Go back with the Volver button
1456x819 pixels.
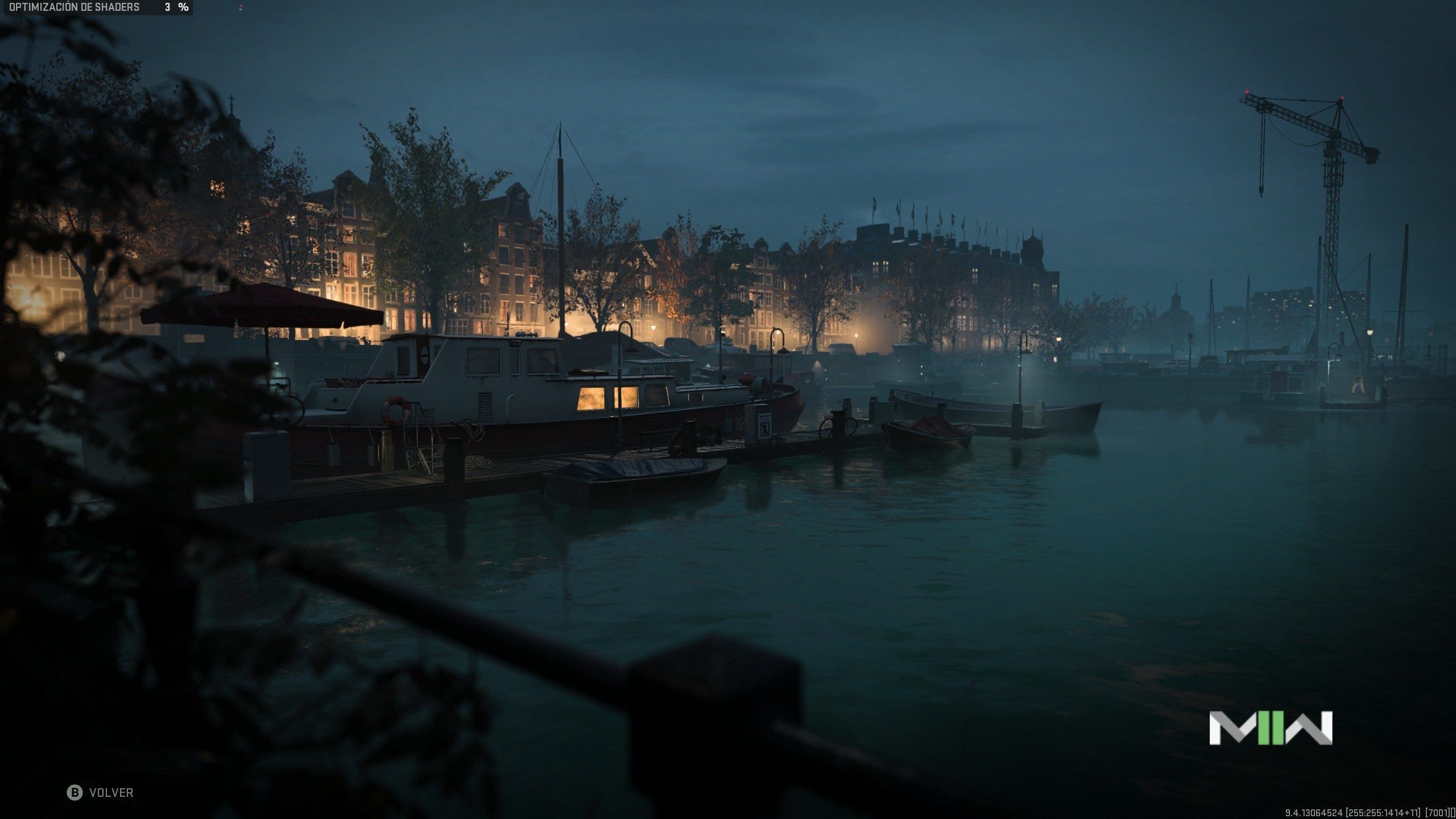[x=101, y=793]
